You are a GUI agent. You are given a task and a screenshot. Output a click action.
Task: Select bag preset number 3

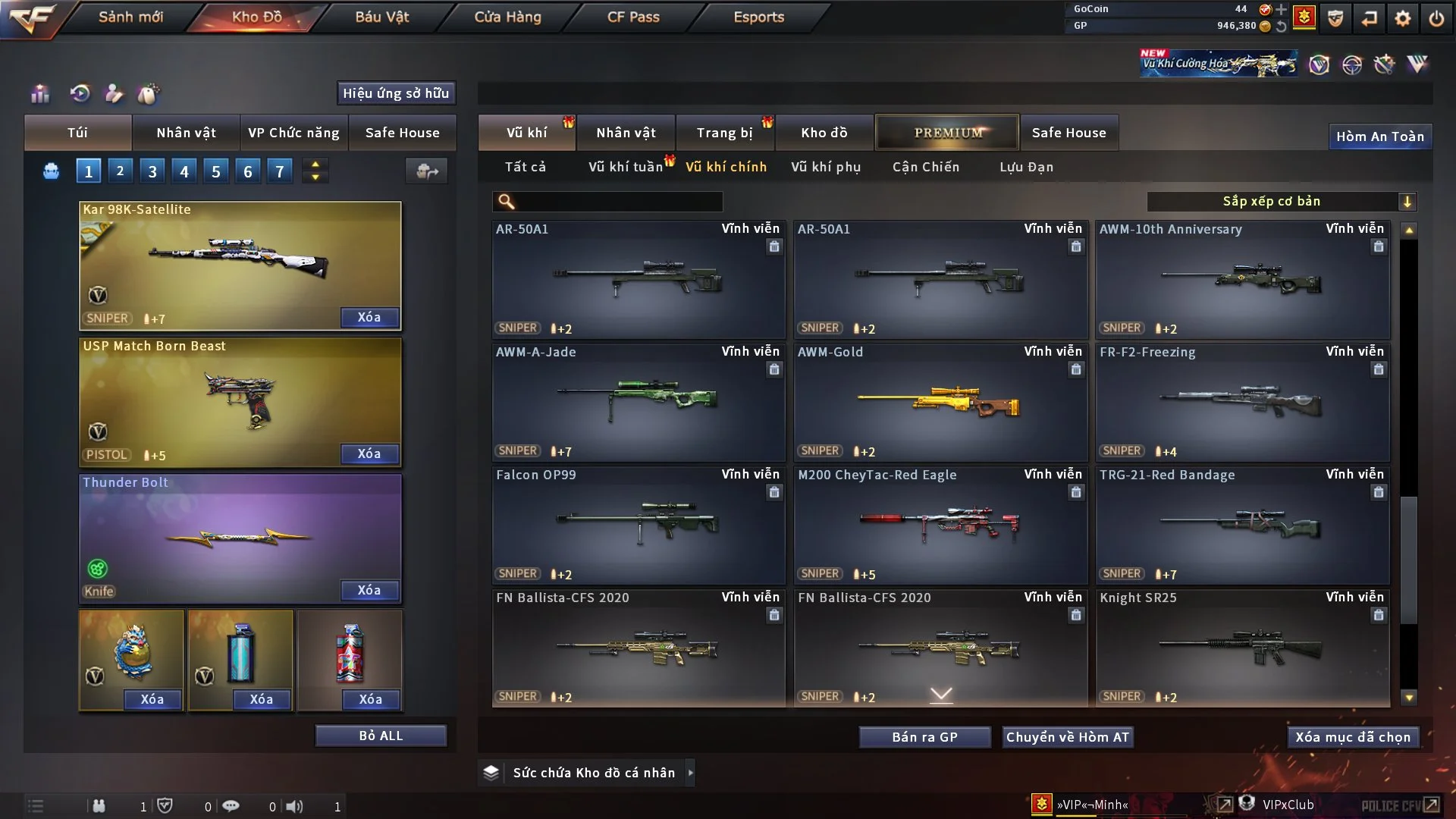tap(152, 171)
